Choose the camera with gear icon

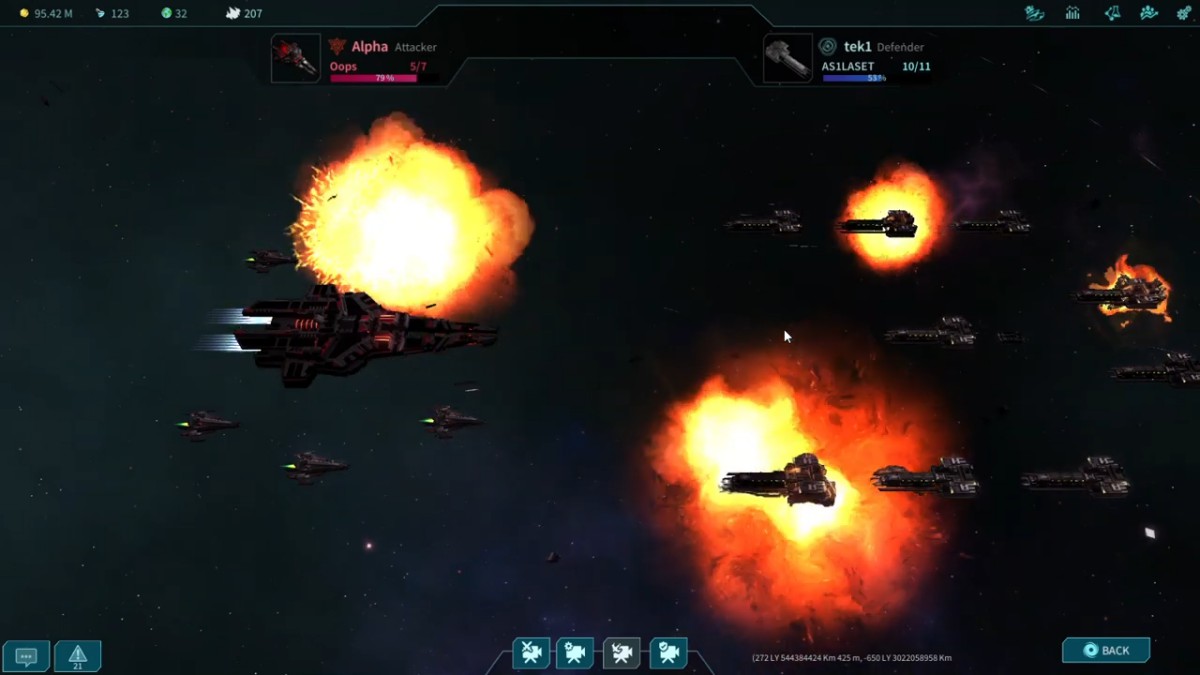click(575, 653)
